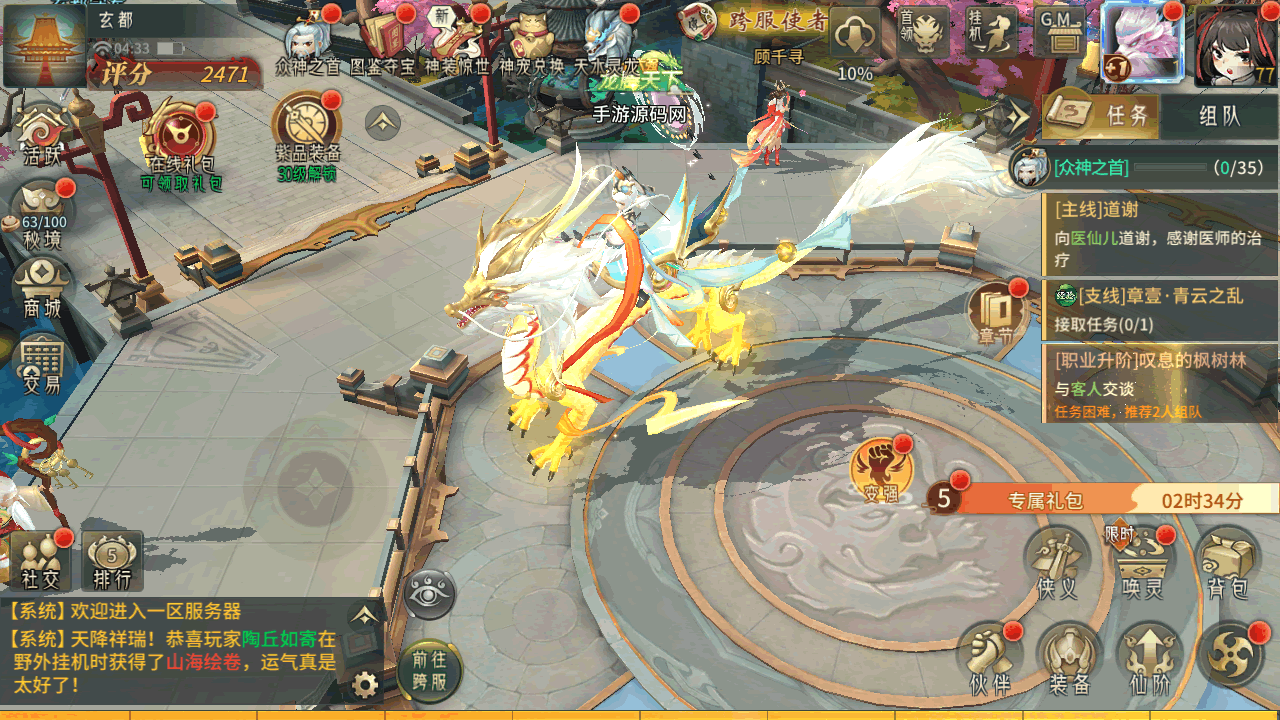
Task: Show the 排行 ranking board
Action: [x=112, y=560]
